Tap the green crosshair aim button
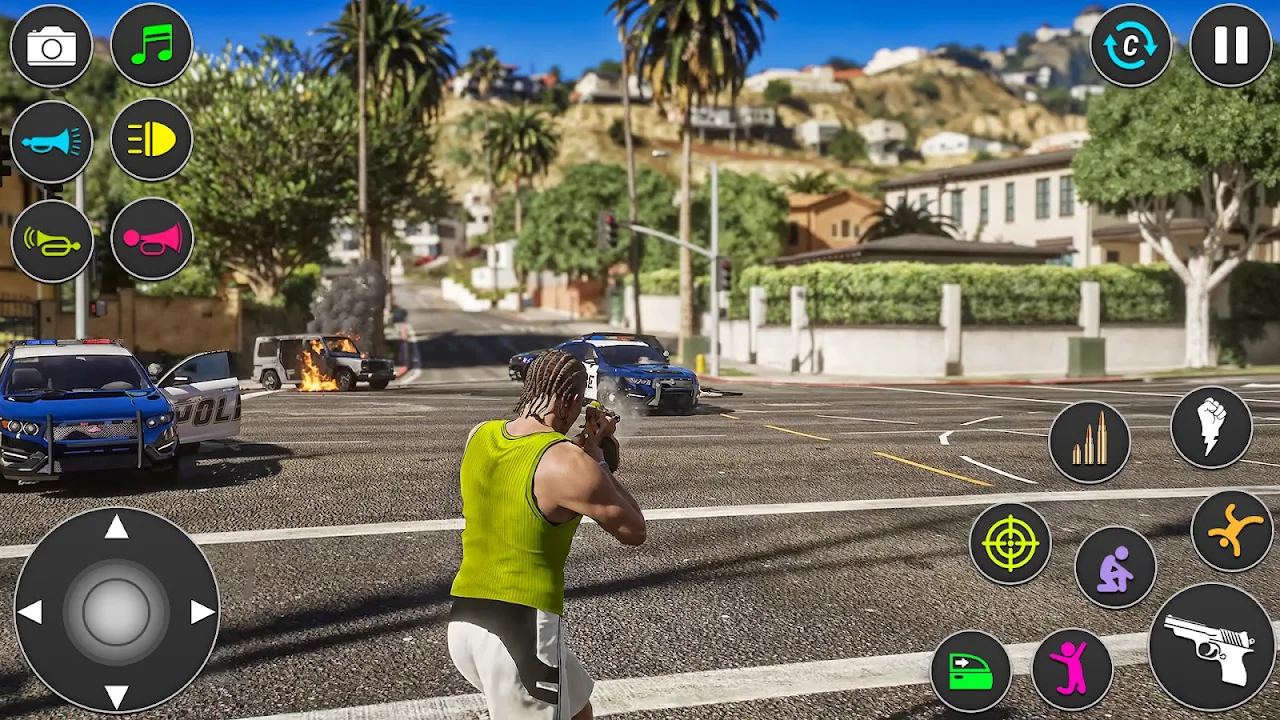 coord(1010,543)
